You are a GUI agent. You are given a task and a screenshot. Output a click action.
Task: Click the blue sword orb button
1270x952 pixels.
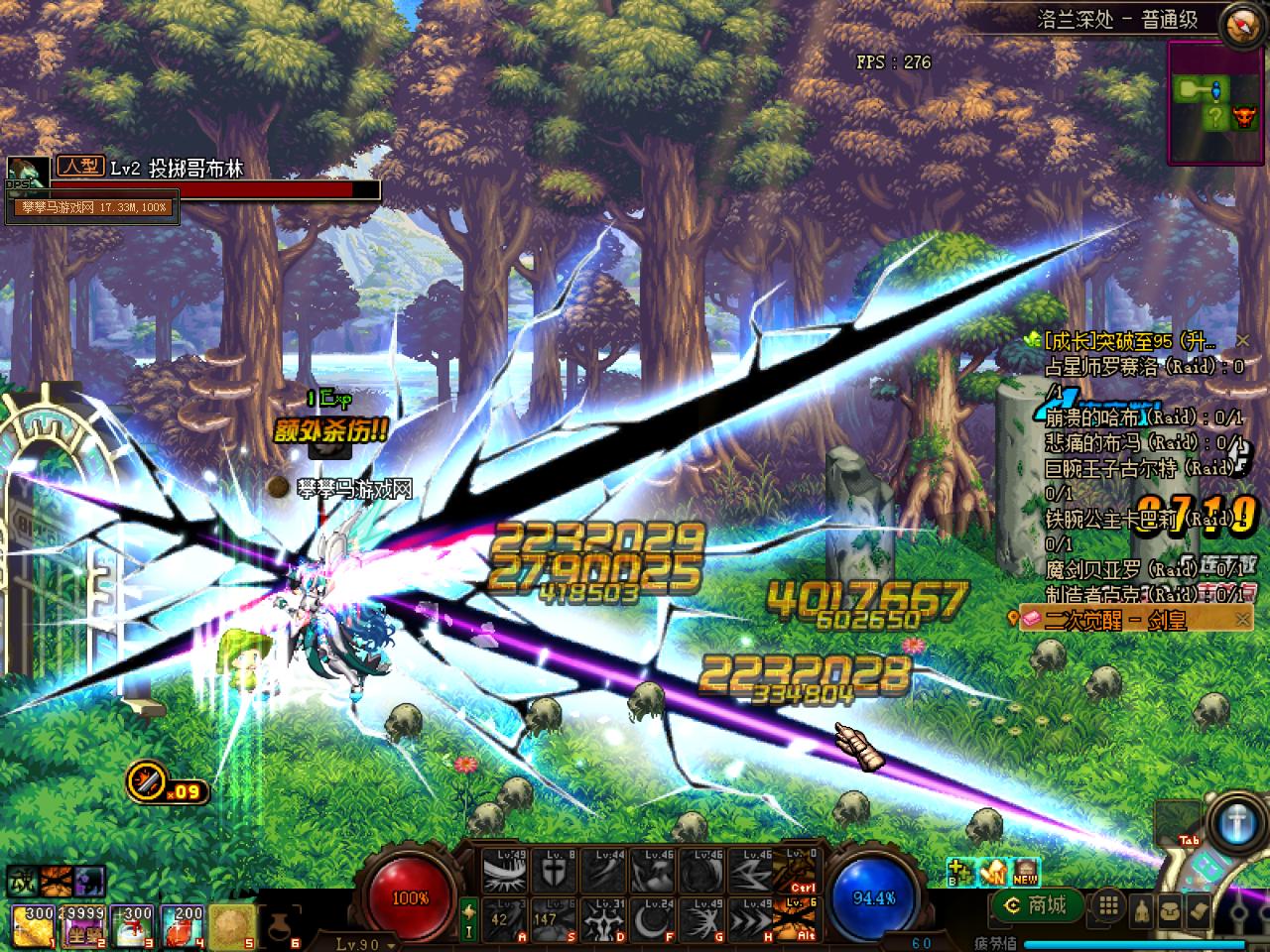(x=1235, y=819)
